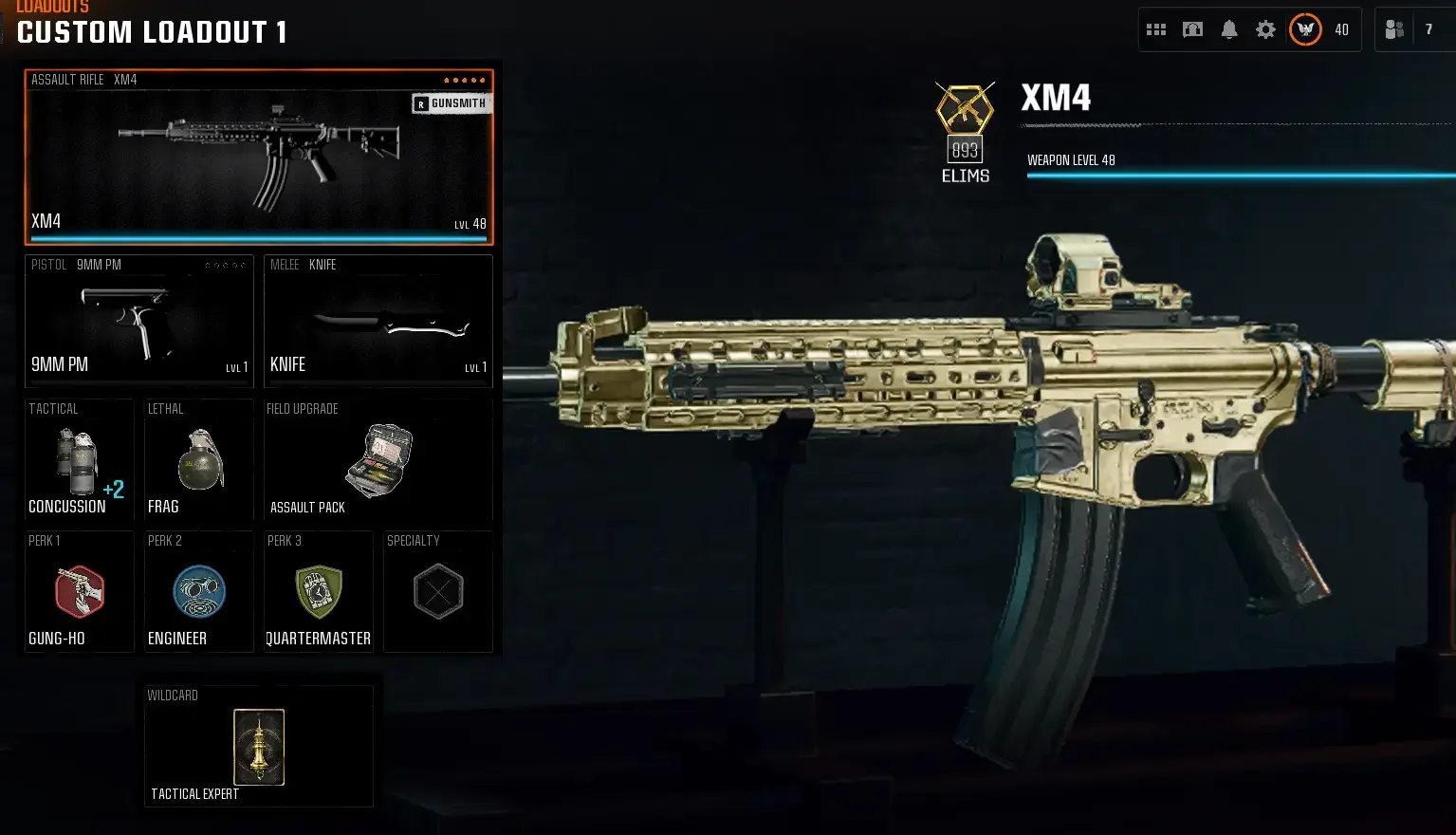The height and width of the screenshot is (835, 1456).
Task: Open the app grid icon in the top bar
Action: pos(1156,28)
